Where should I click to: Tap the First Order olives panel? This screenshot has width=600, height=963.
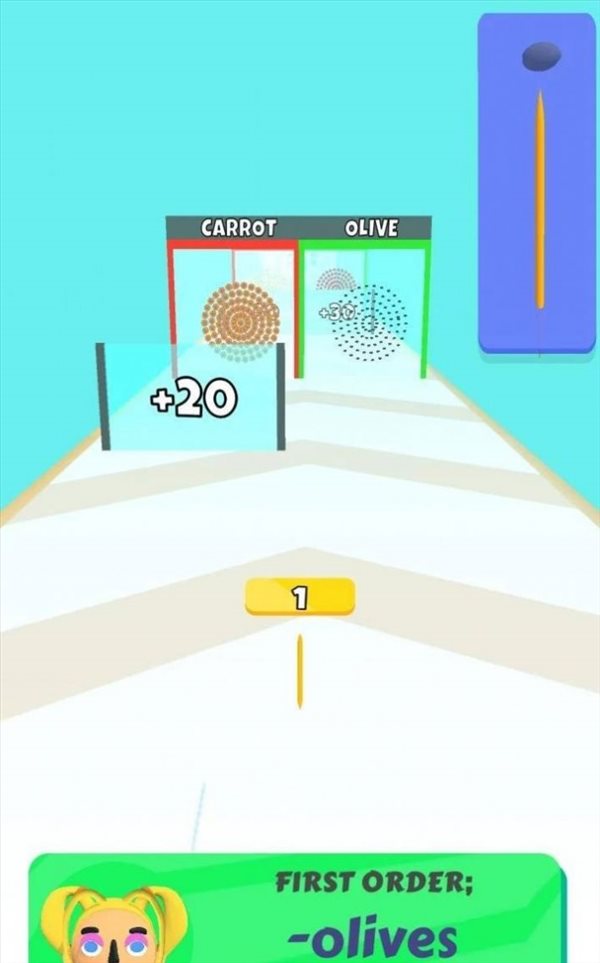pos(370,912)
